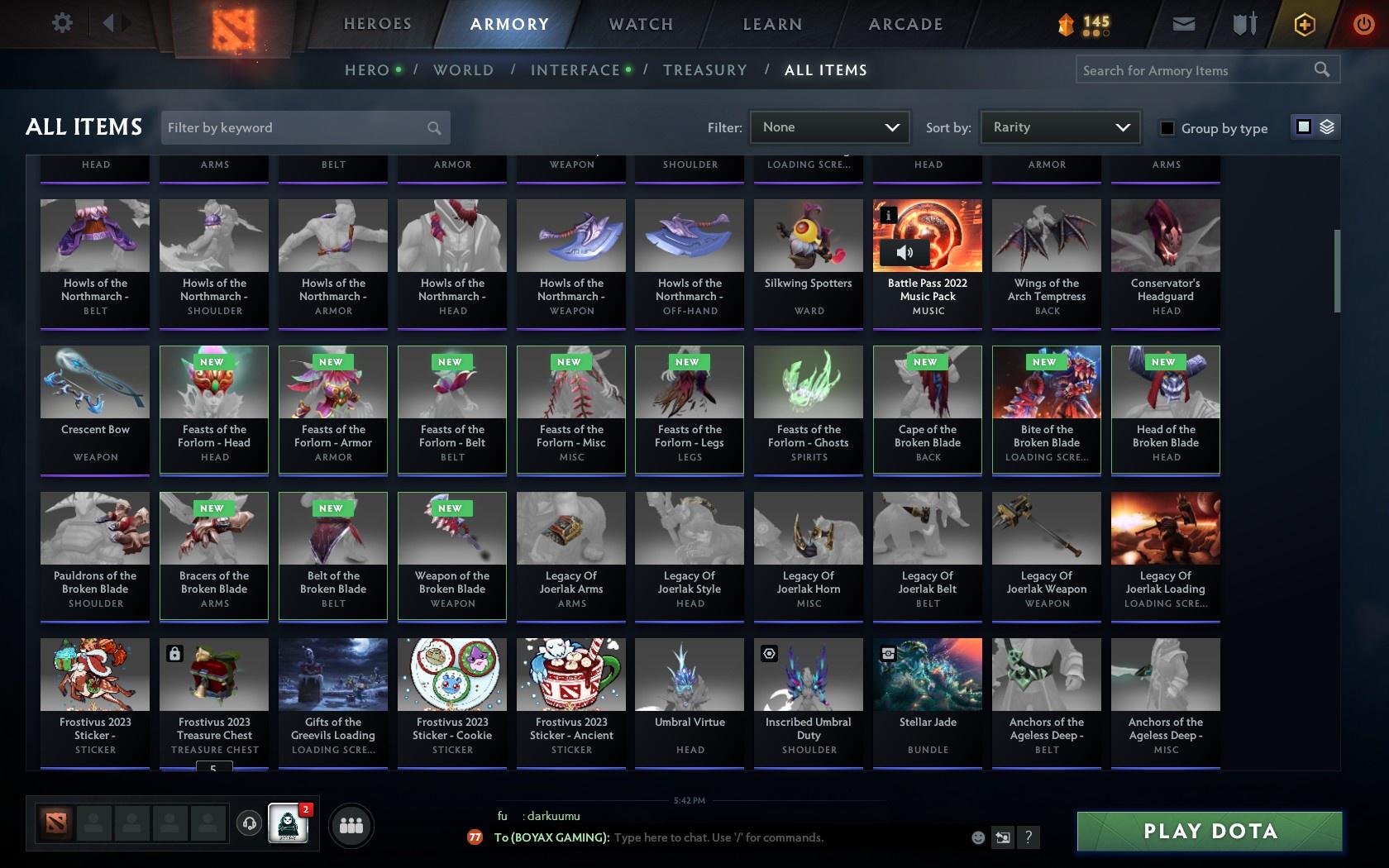Select the Crescent Bow weapon thumbnail

[94, 381]
